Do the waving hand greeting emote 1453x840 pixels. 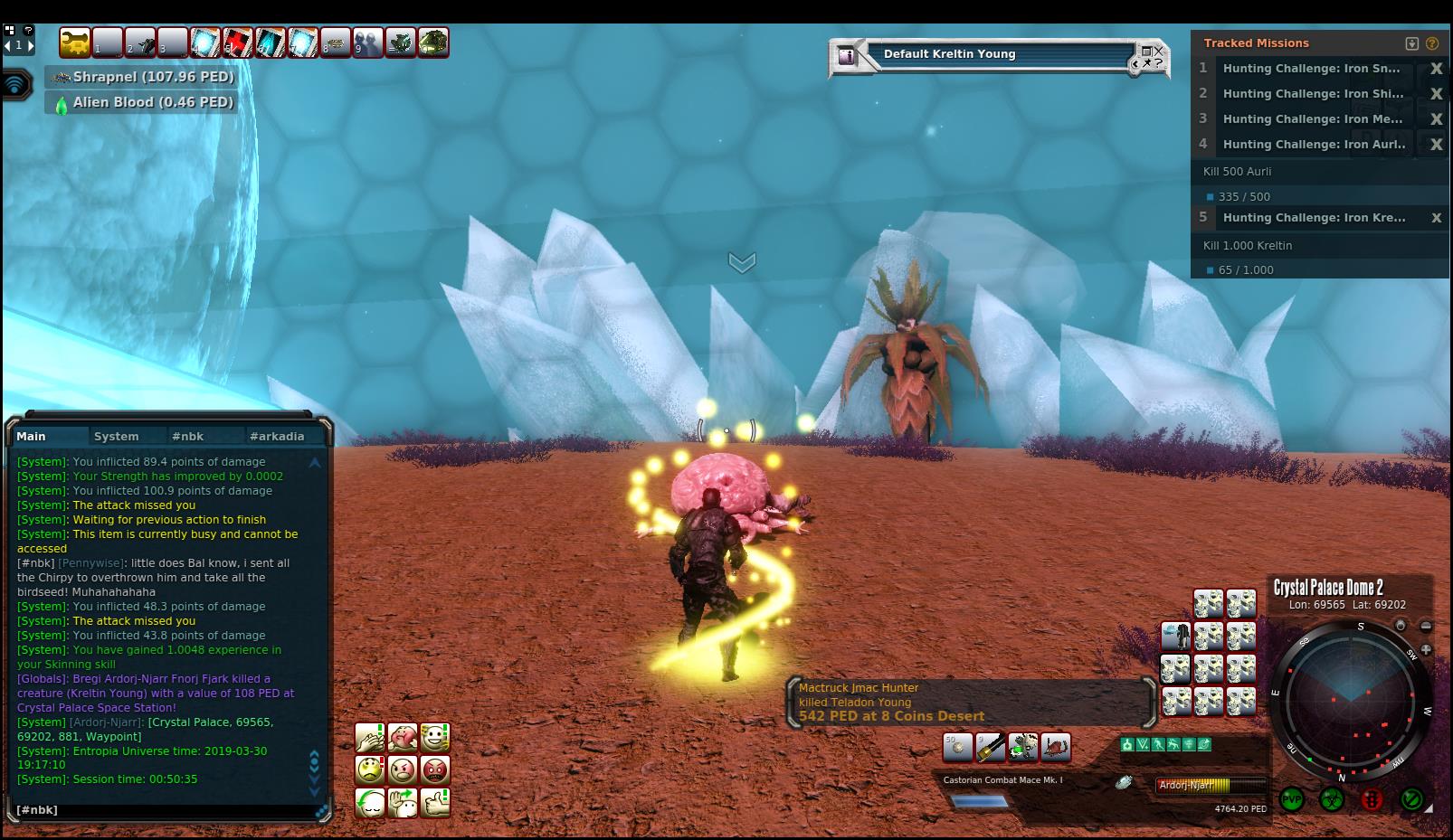[x=403, y=803]
